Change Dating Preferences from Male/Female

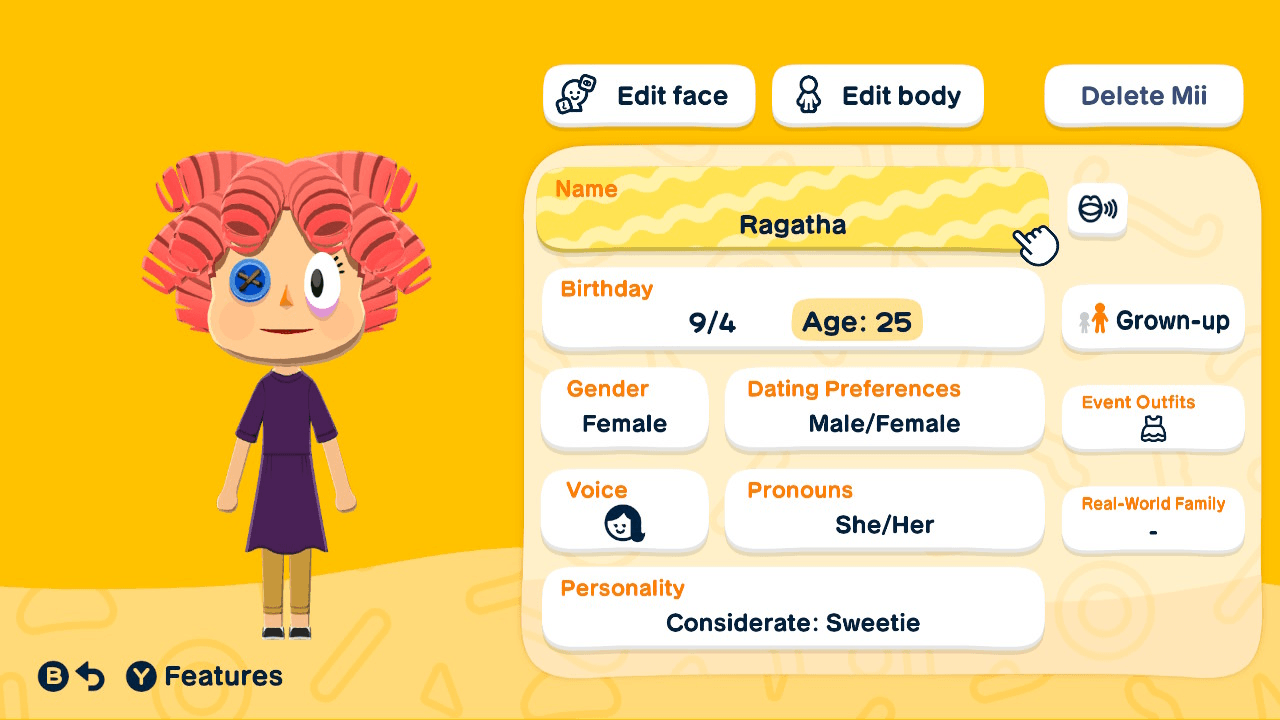tap(884, 408)
